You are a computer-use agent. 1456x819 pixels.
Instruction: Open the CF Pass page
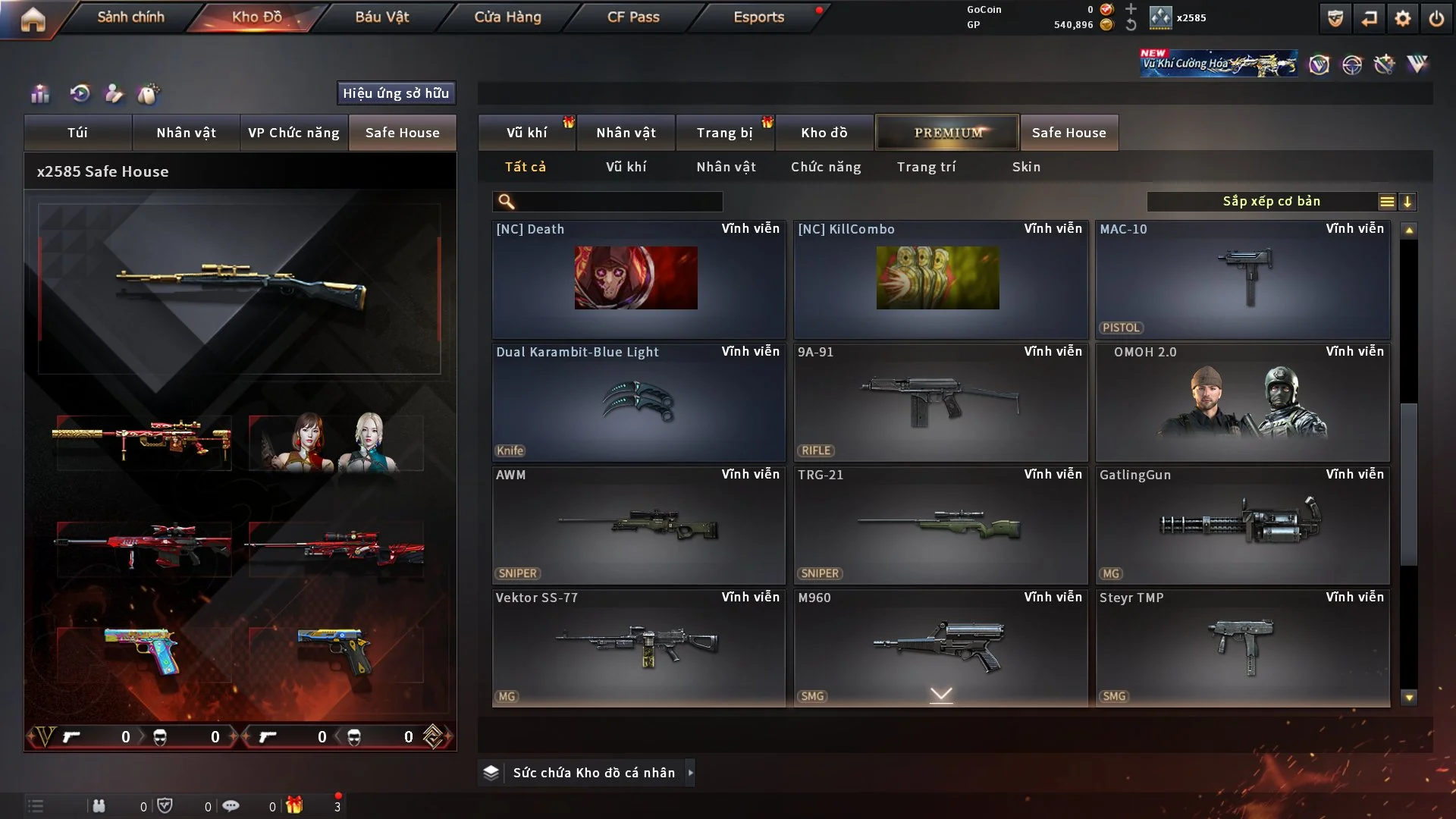click(633, 17)
